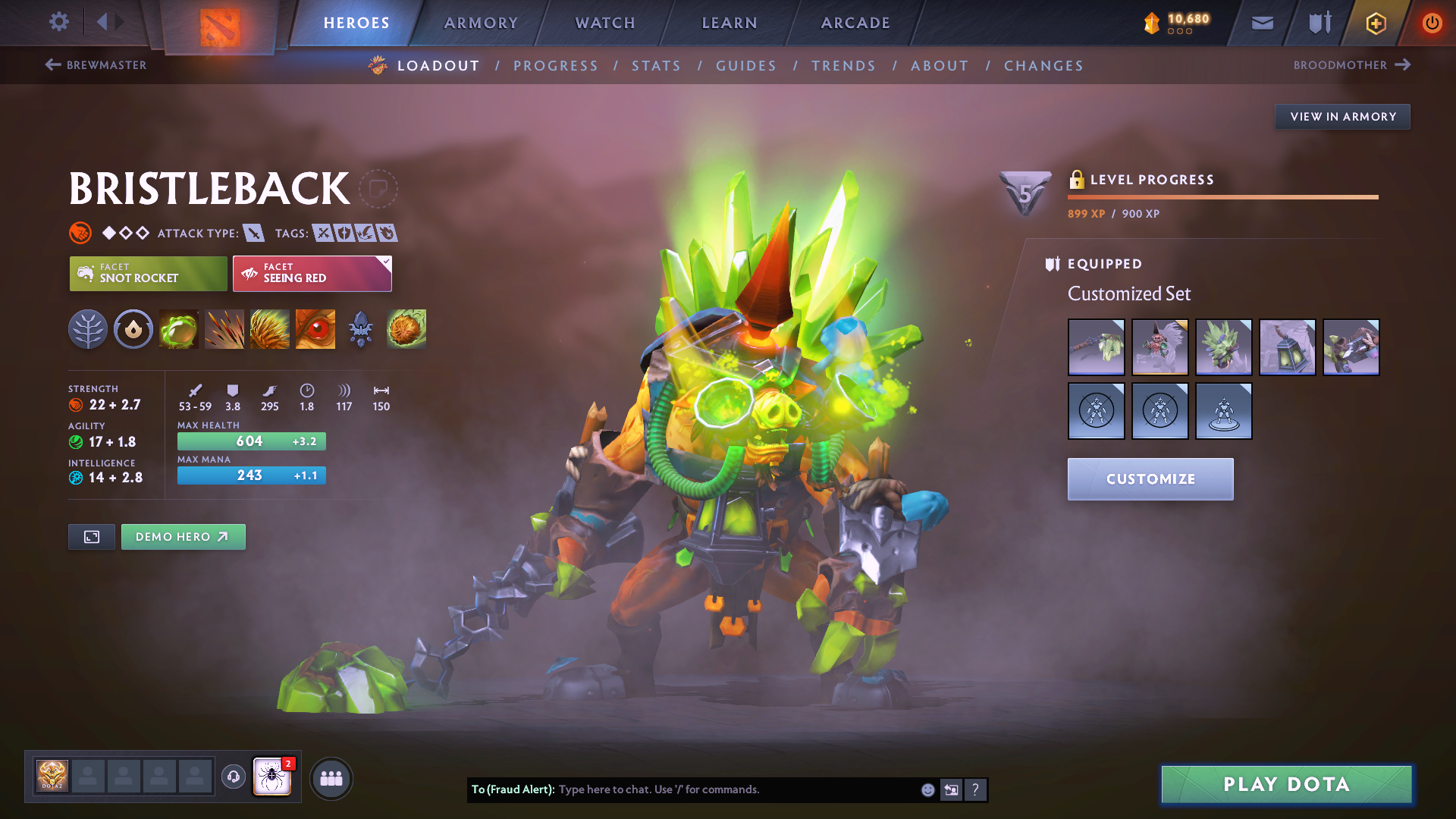Show Bristleback's Stats page
Screen dimensions: 1456x819
656,66
